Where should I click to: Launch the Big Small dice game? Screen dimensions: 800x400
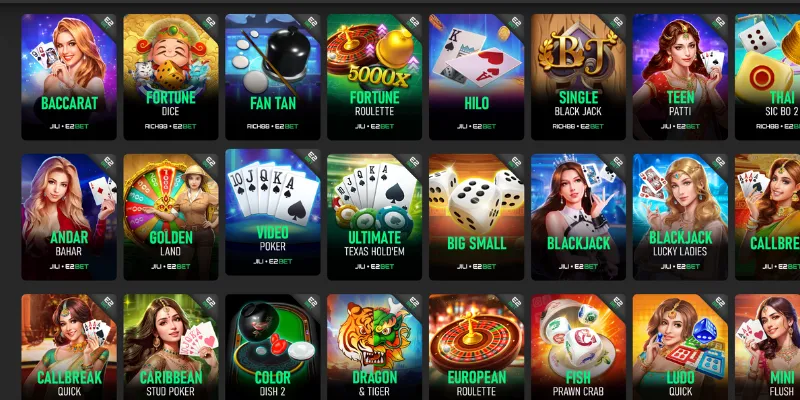(x=476, y=213)
